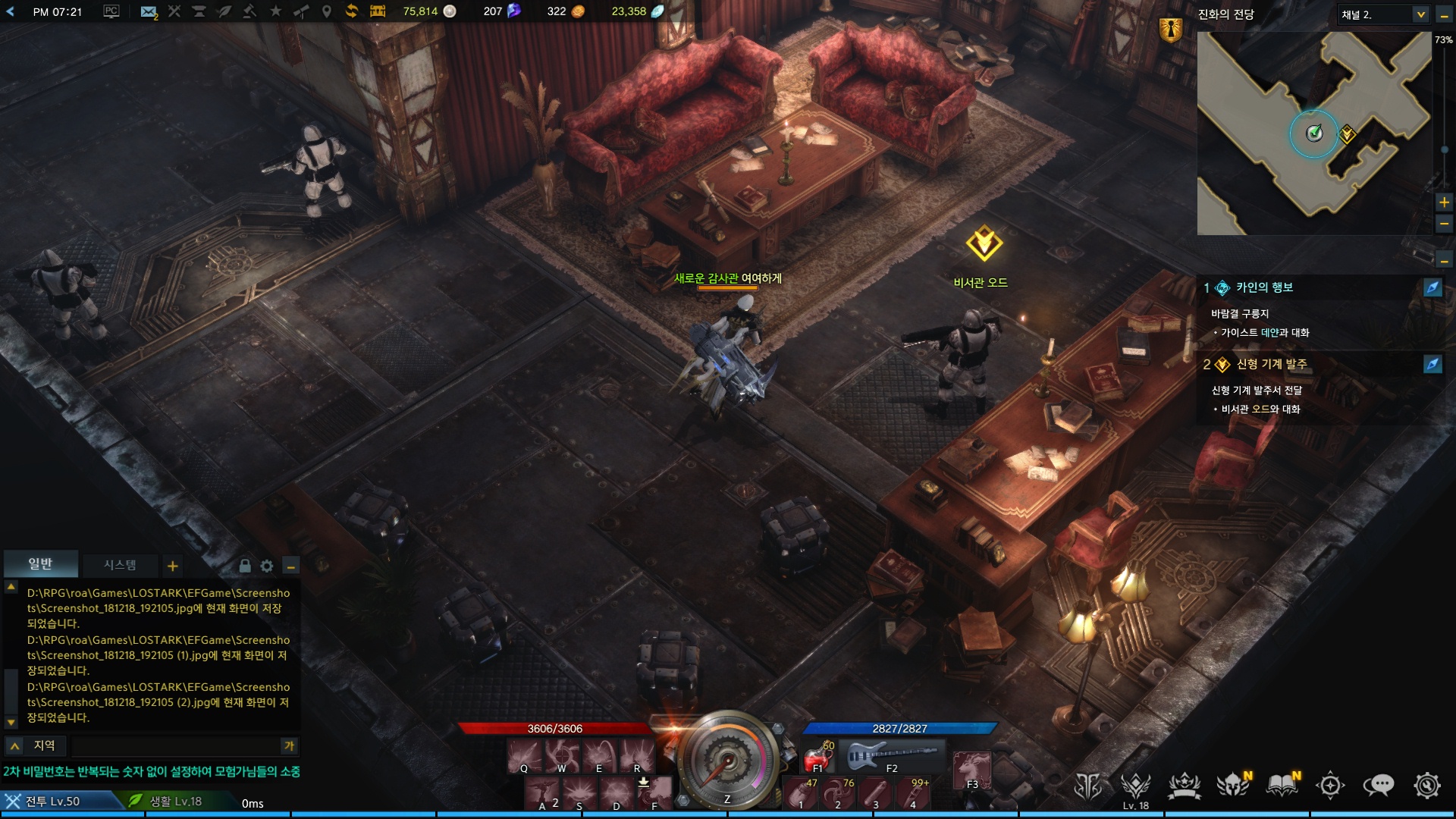Toggle the chat lock icon
1456x819 pixels.
245,566
